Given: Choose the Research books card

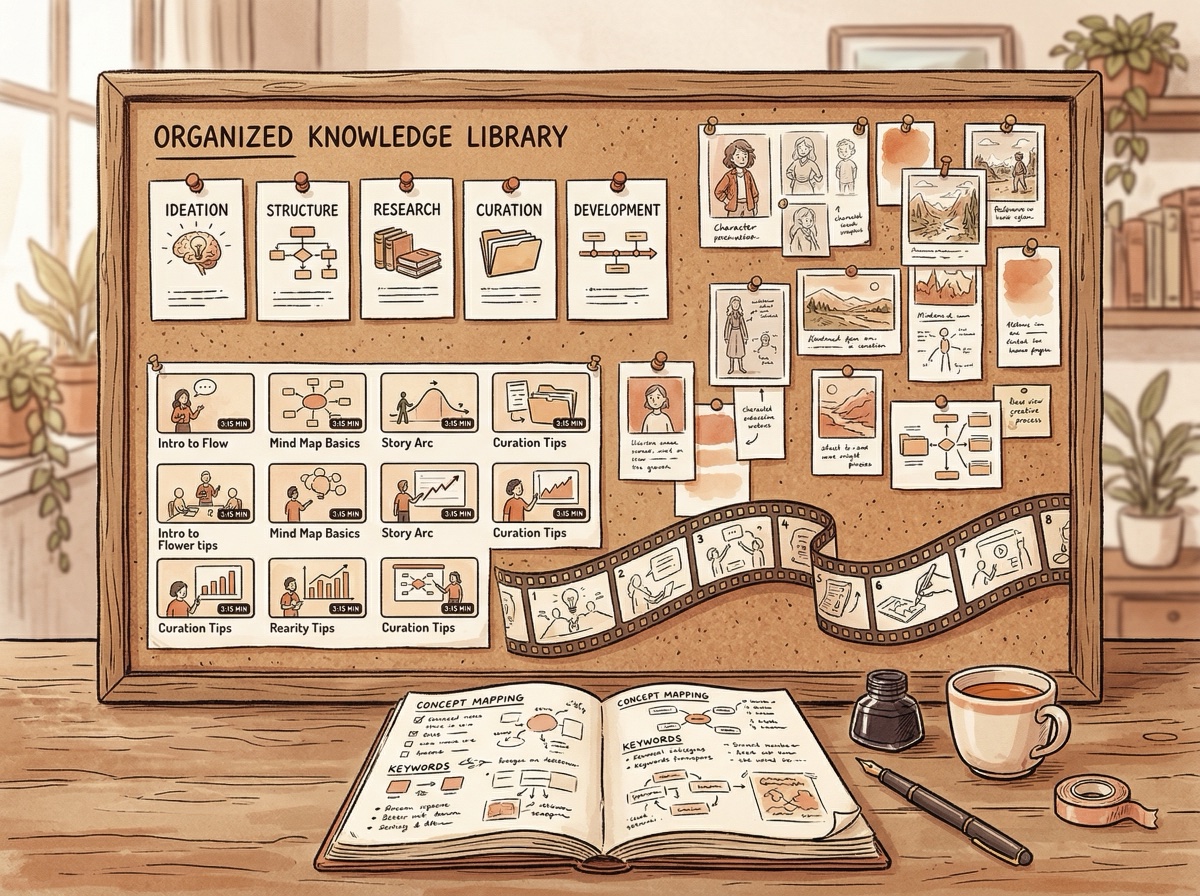Looking at the screenshot, I should [406, 245].
